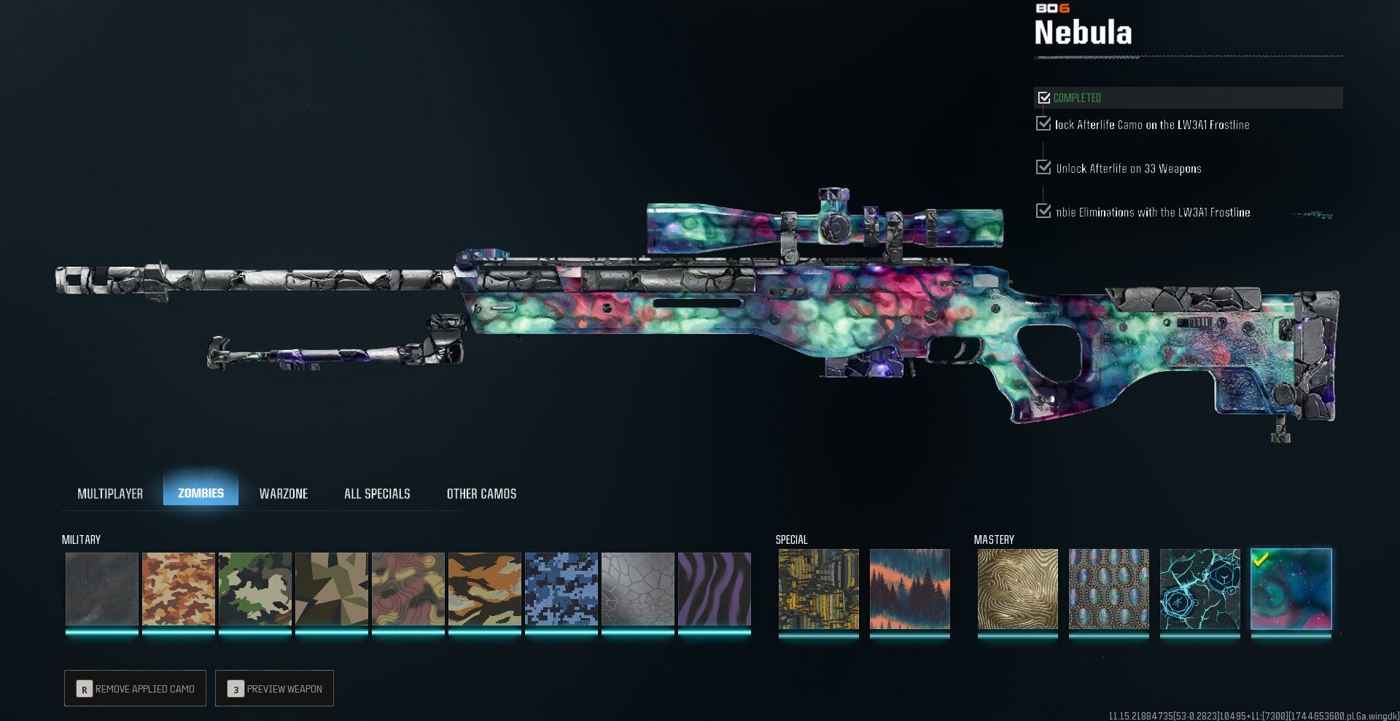1400x721 pixels.
Task: Select the Zombies camo tab
Action: click(201, 493)
